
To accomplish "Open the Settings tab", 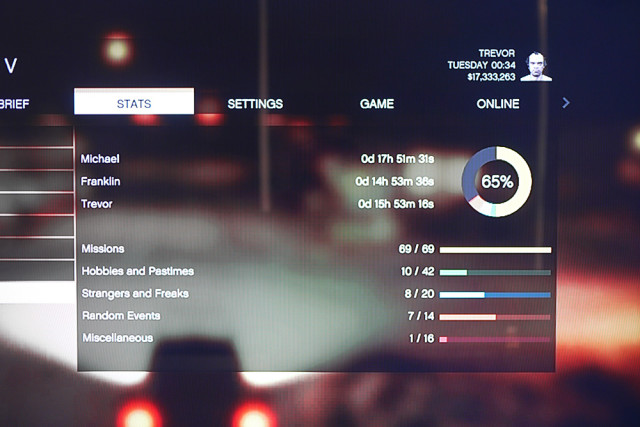I will [255, 103].
